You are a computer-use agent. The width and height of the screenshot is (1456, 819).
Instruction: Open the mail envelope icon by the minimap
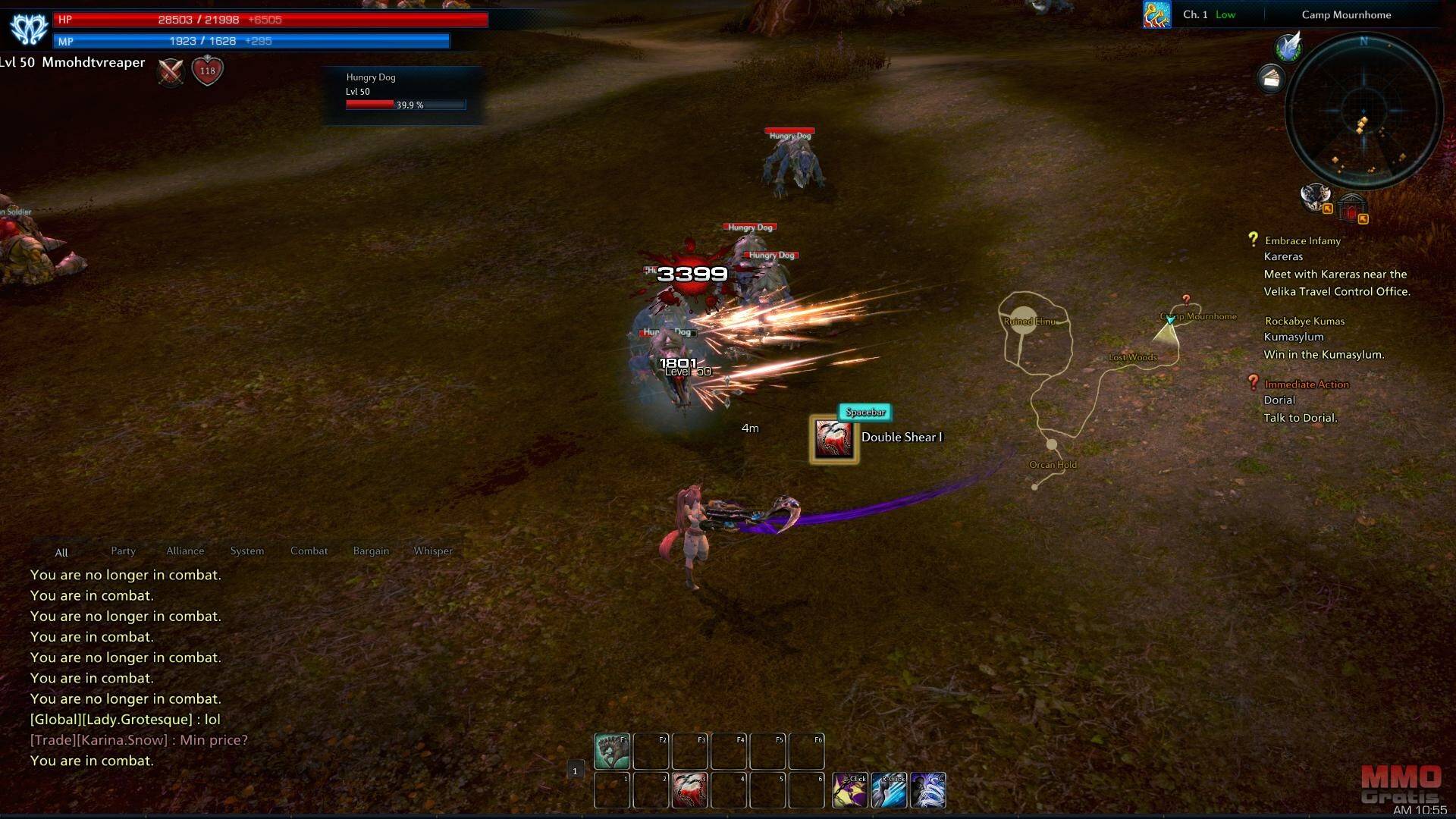click(x=1271, y=78)
